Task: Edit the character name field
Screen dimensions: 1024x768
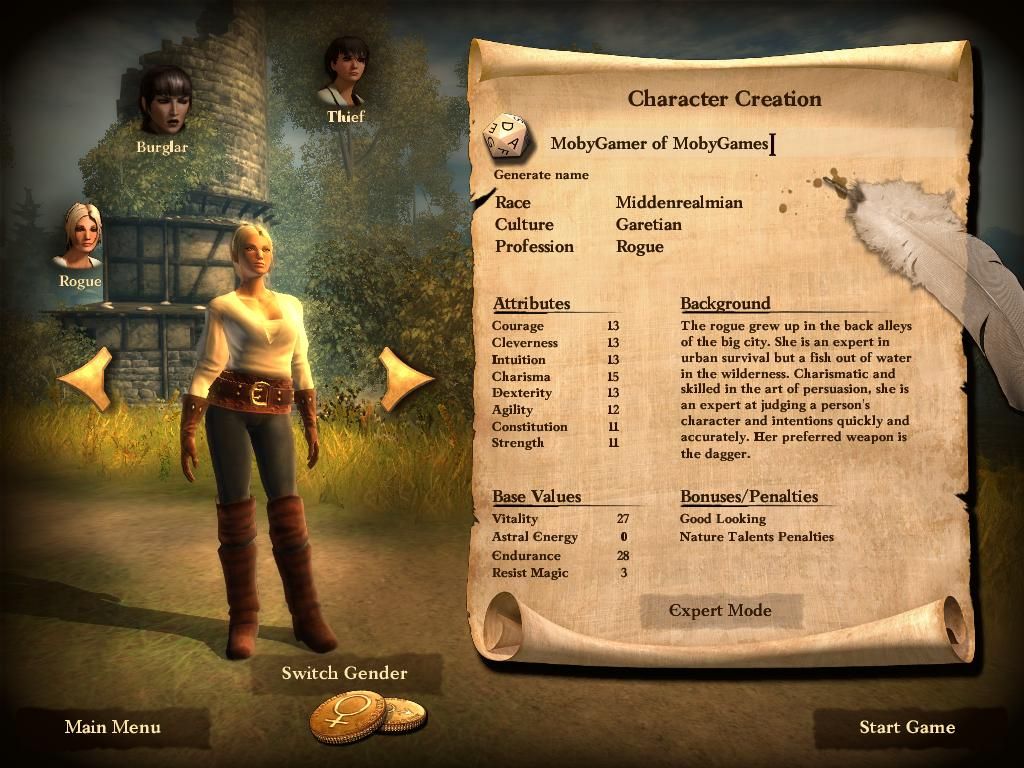Action: pos(660,143)
